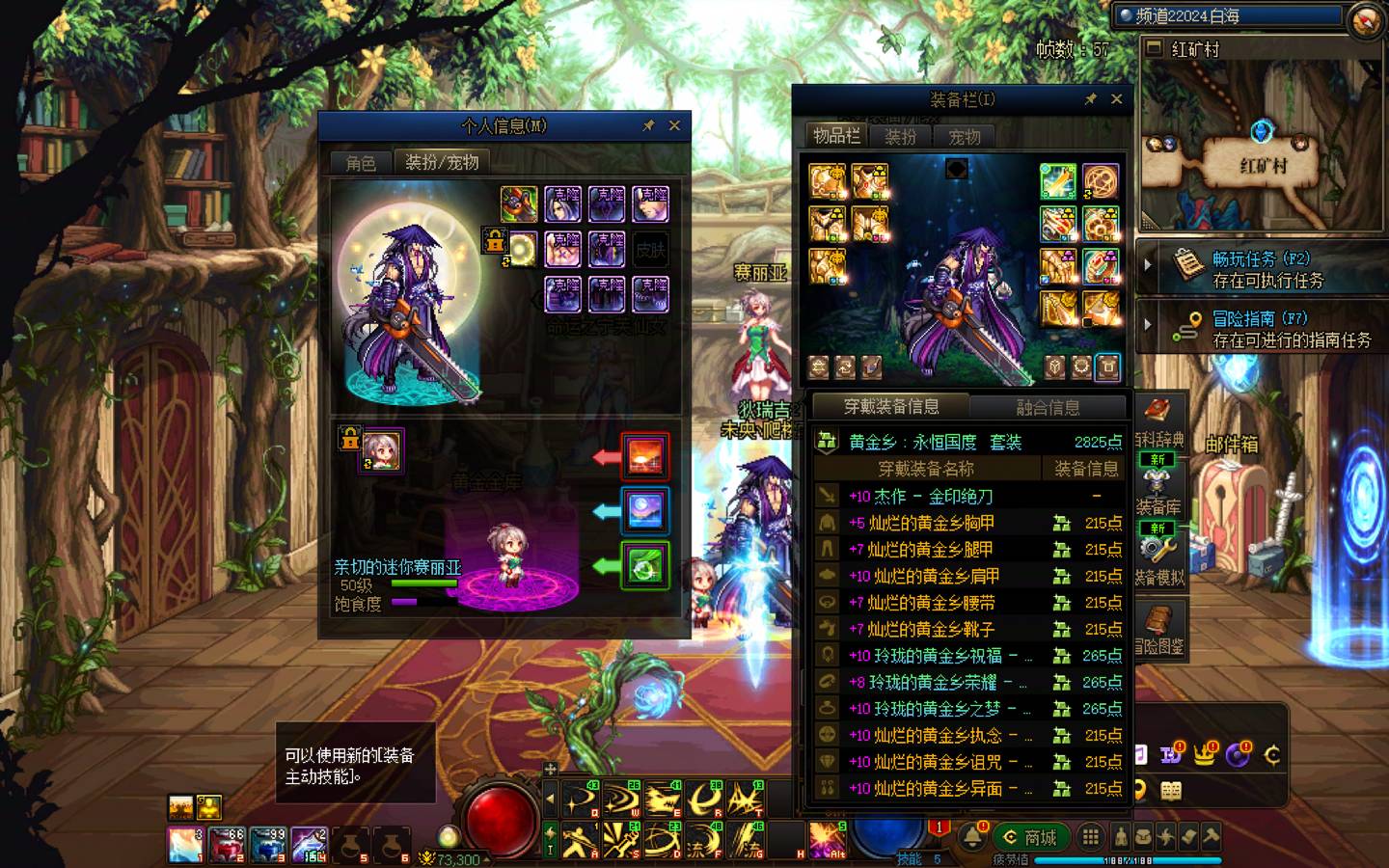
Task: Pin the 个人信息 window
Action: pyautogui.click(x=649, y=126)
